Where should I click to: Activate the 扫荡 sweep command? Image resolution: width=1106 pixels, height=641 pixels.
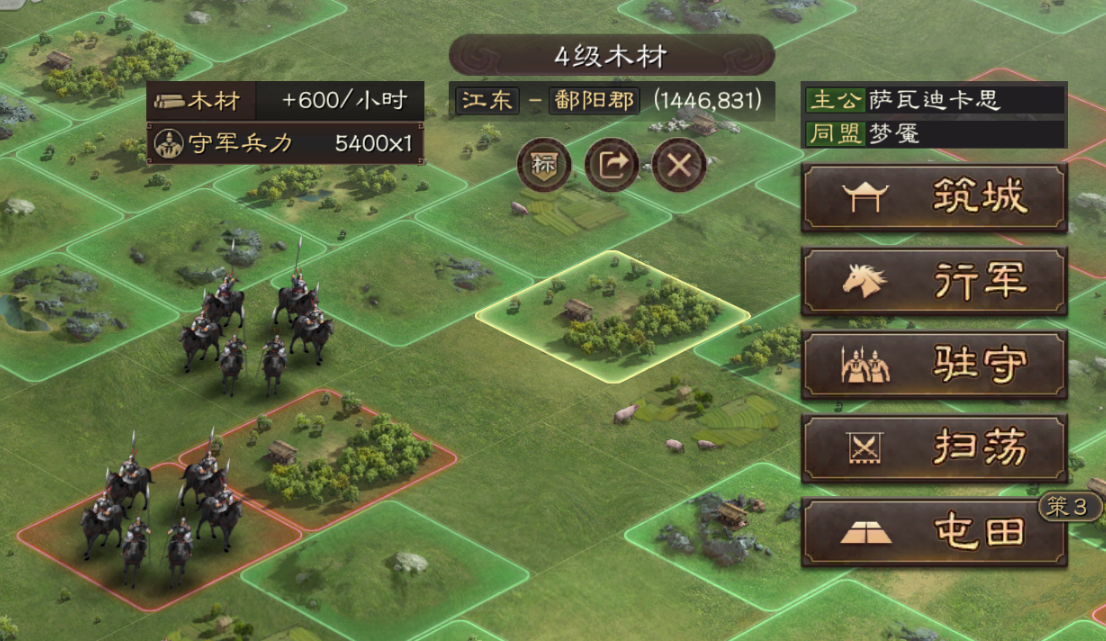tap(934, 449)
